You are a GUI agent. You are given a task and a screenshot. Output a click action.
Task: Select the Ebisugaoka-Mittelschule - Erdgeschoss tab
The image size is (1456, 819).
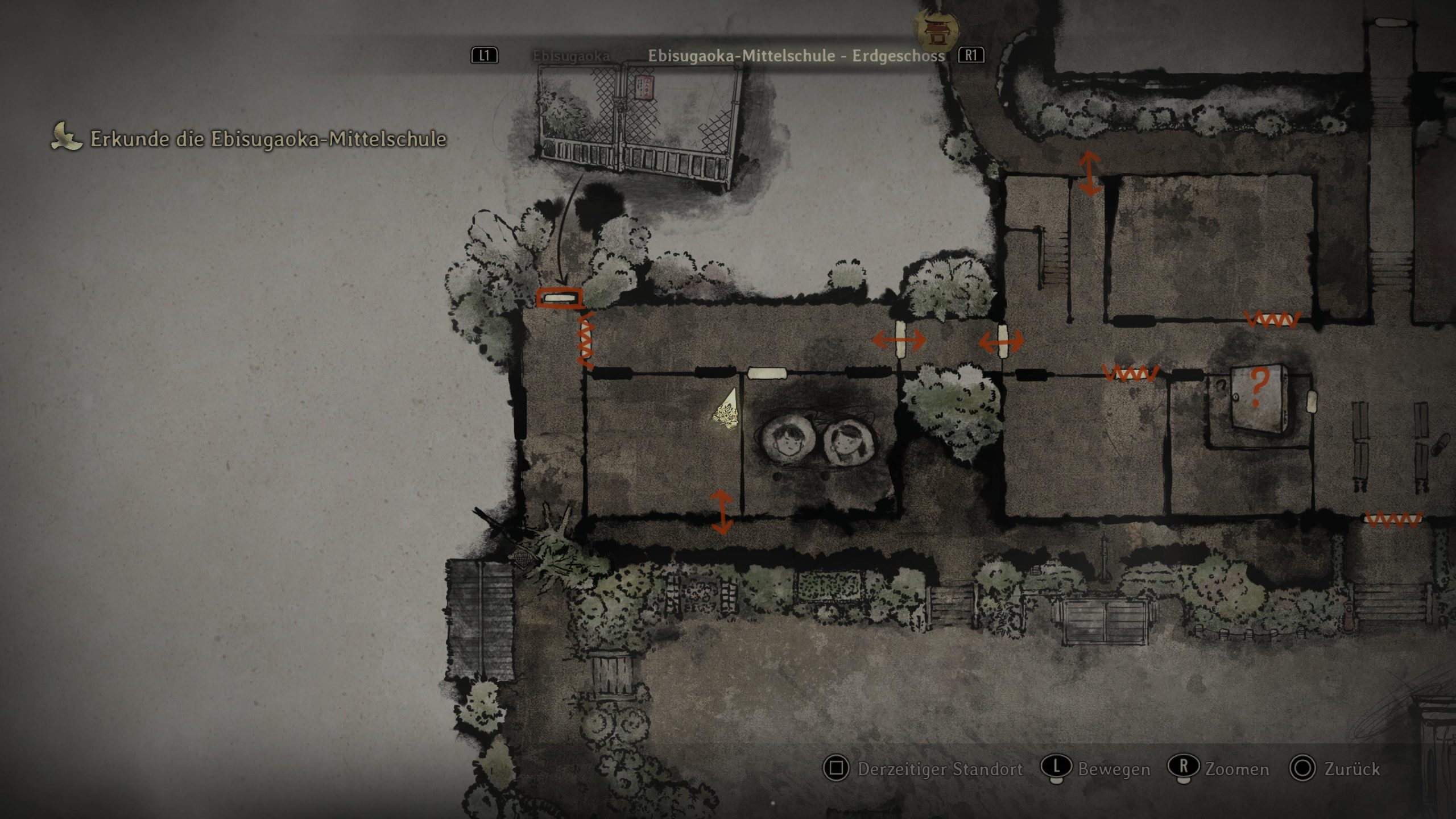(x=796, y=56)
